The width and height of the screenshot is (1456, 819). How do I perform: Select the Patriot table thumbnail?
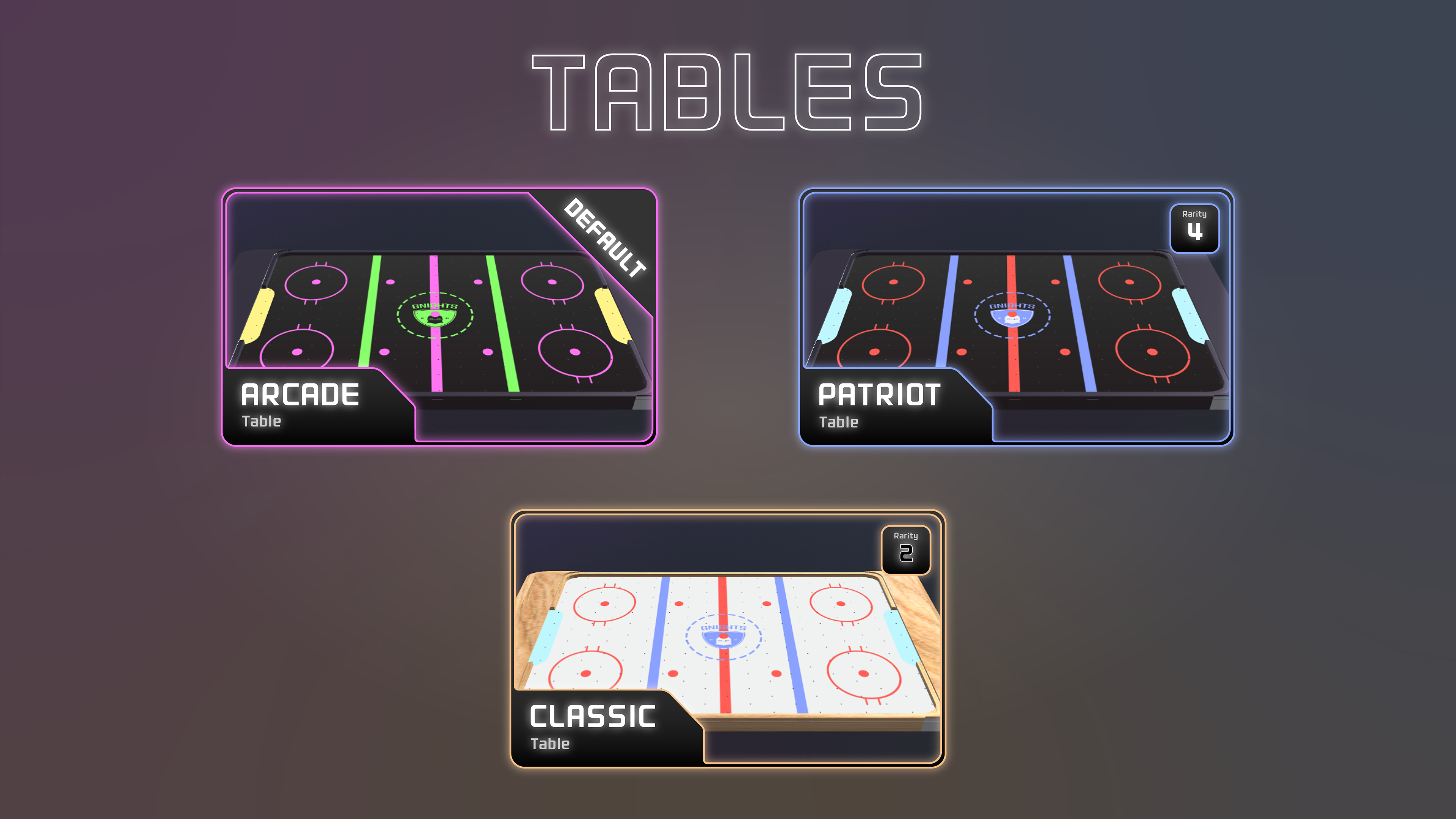1017,317
